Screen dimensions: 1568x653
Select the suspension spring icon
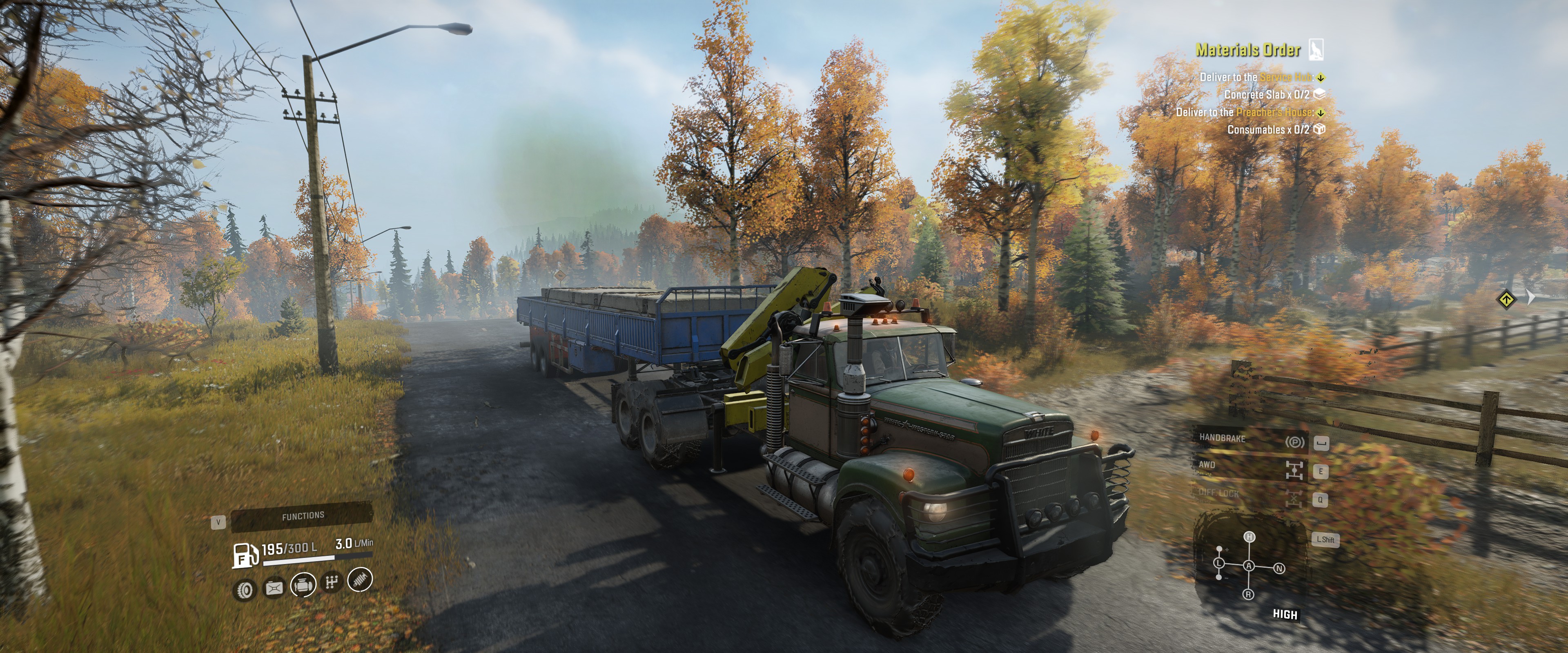coord(360,580)
